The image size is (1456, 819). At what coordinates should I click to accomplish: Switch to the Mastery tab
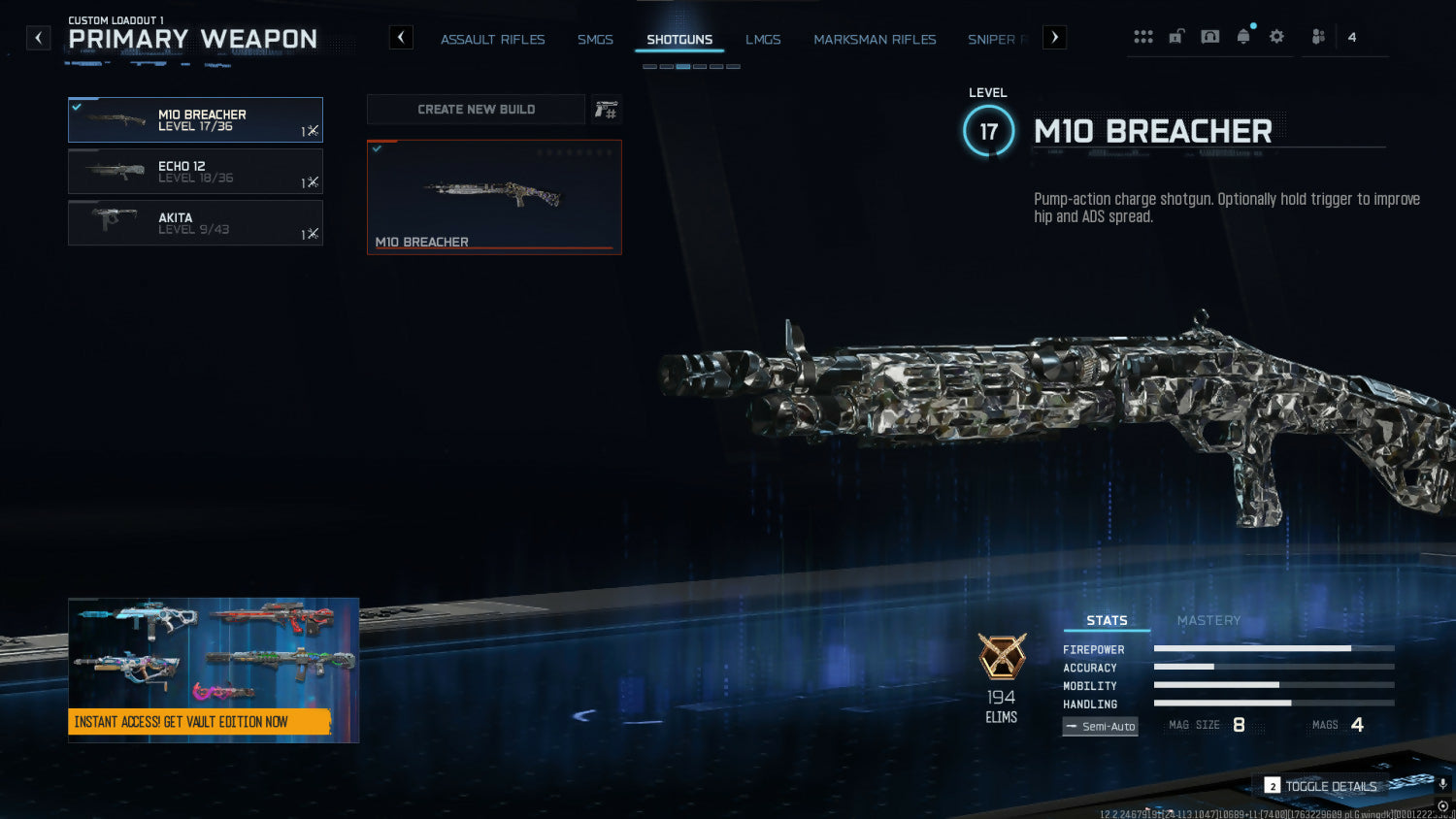[x=1208, y=620]
